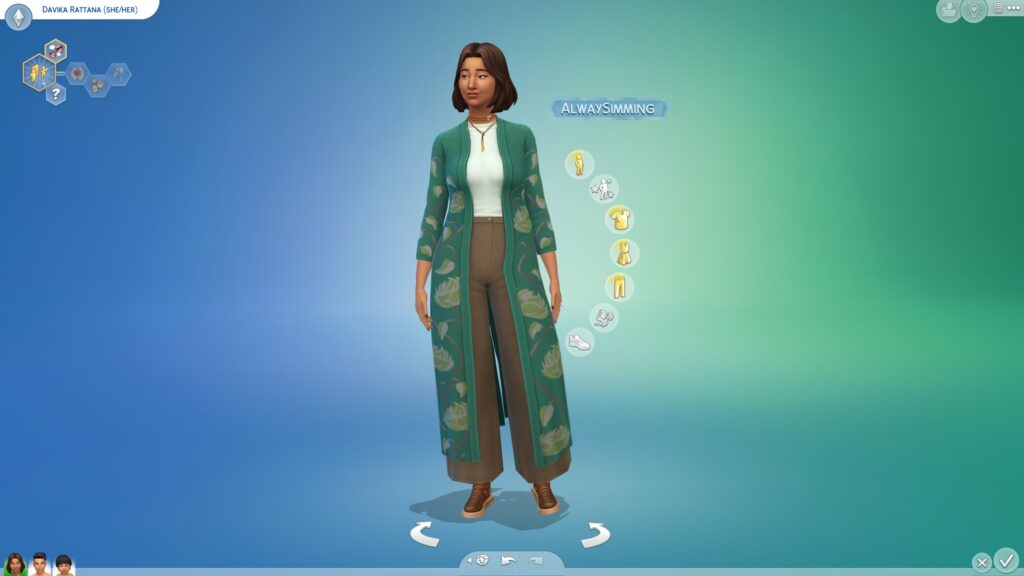Open the accessories socks category

click(x=603, y=318)
